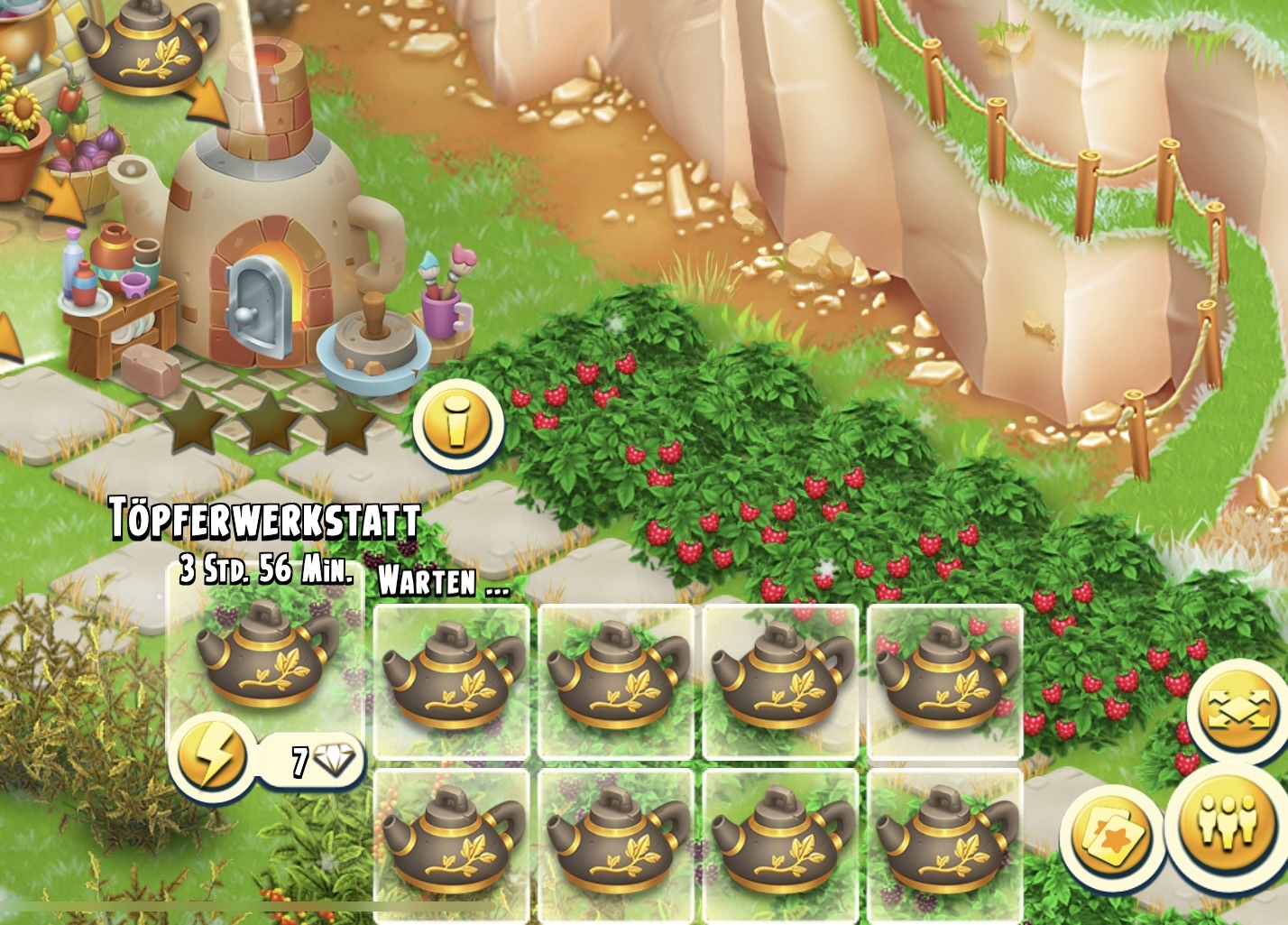Open the friends list button
Image resolution: width=1288 pixels, height=925 pixels.
point(1227,823)
